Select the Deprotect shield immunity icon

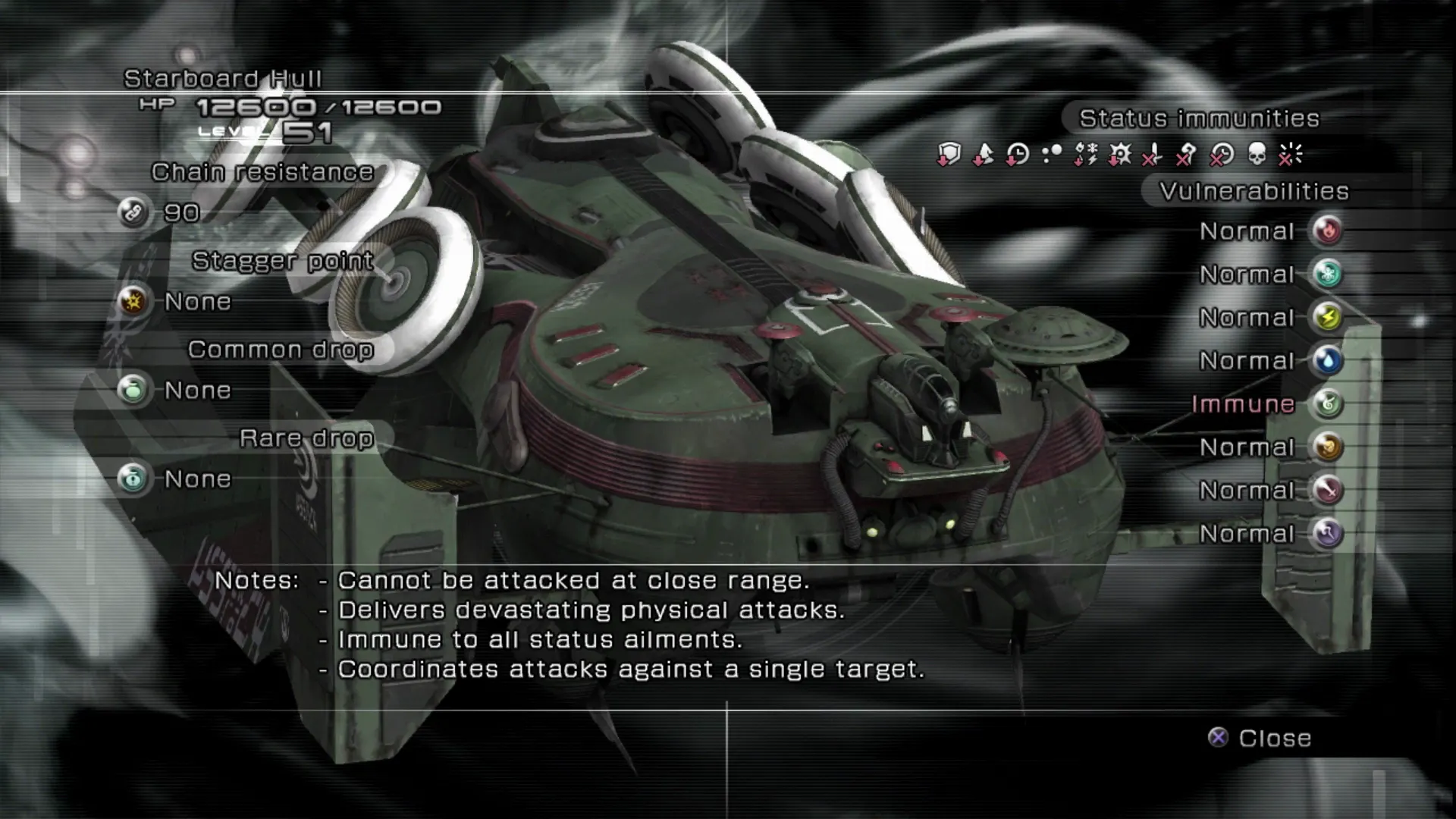(949, 155)
